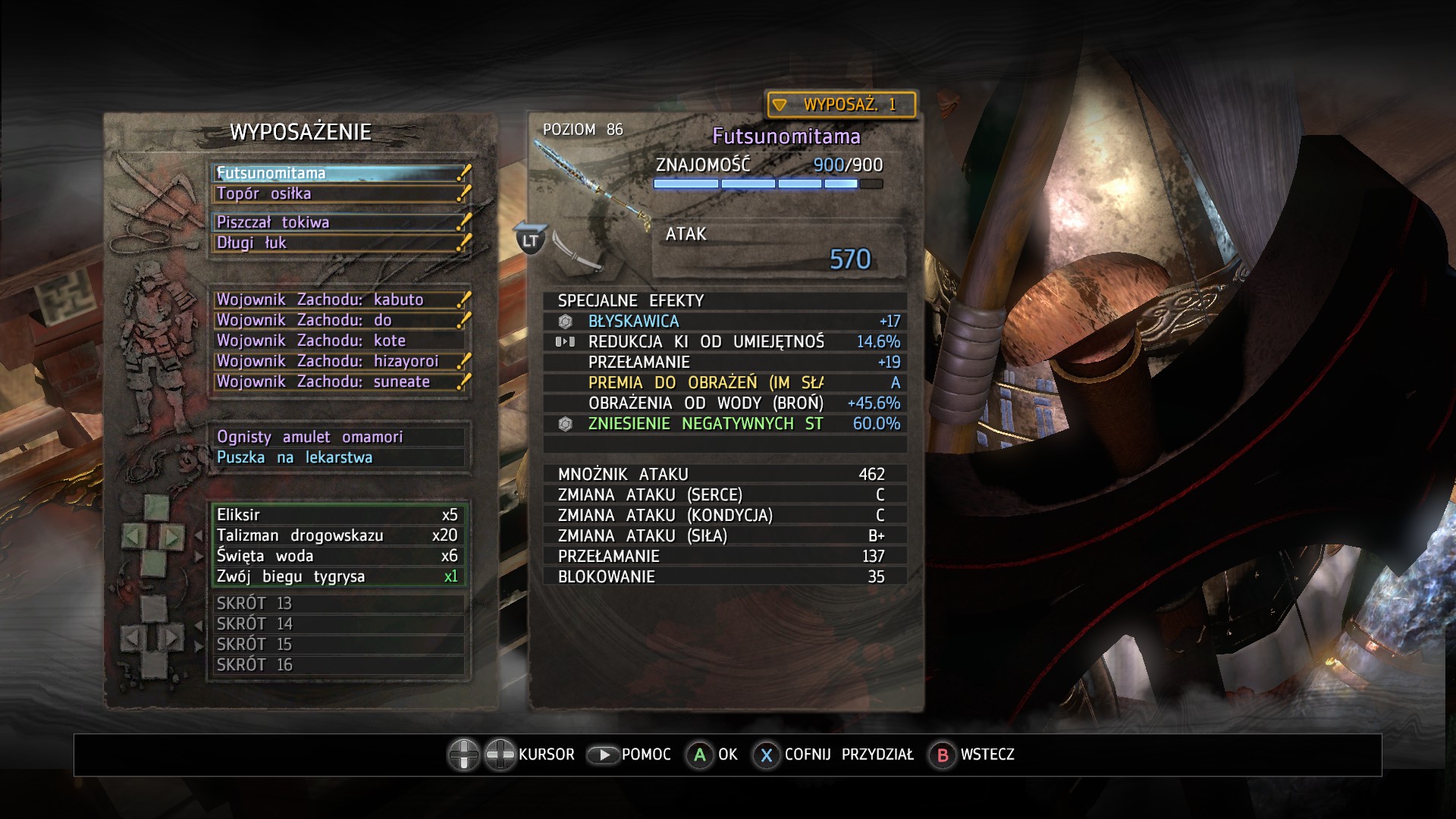1456x819 pixels.
Task: Select the ZNIESIENIE NEGATYWNYCH ST effect row
Action: (725, 424)
